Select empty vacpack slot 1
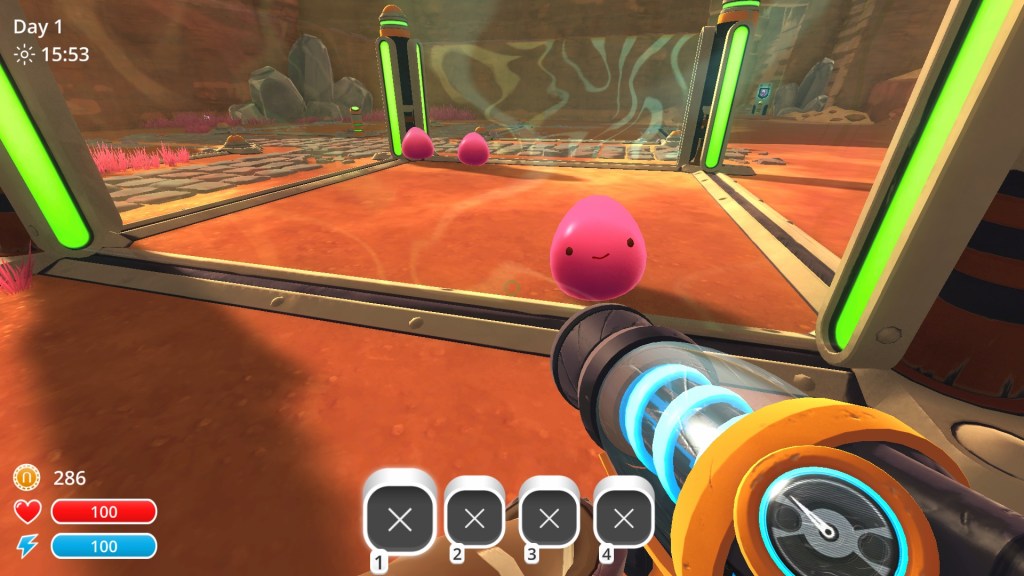1024x576 pixels. tap(400, 519)
